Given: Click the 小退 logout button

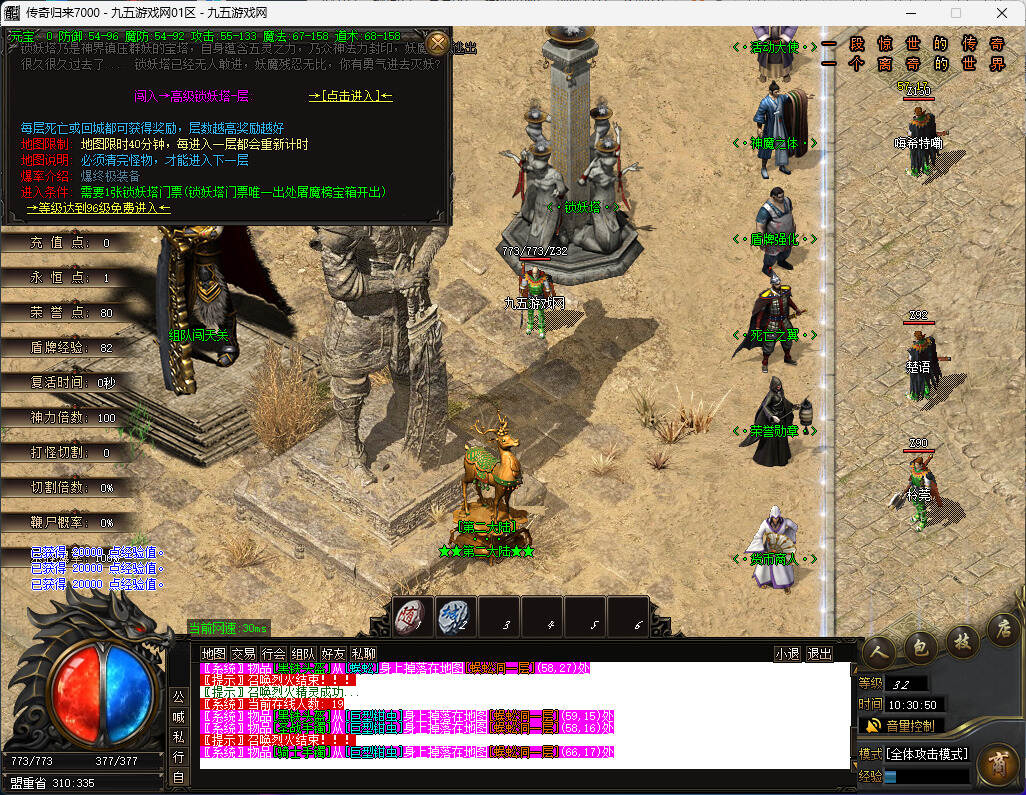Looking at the screenshot, I should point(787,653).
